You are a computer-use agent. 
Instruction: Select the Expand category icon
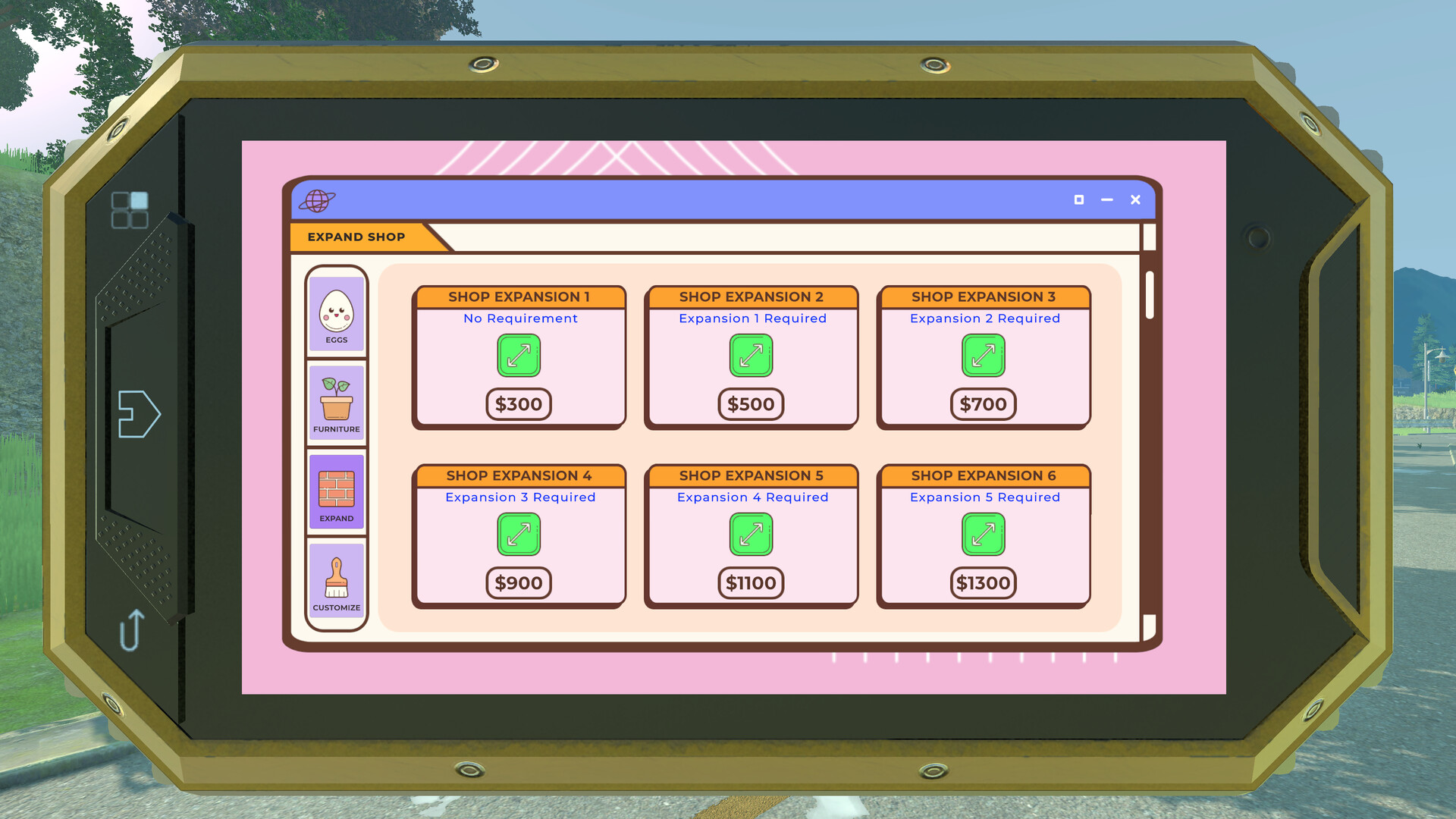point(336,491)
